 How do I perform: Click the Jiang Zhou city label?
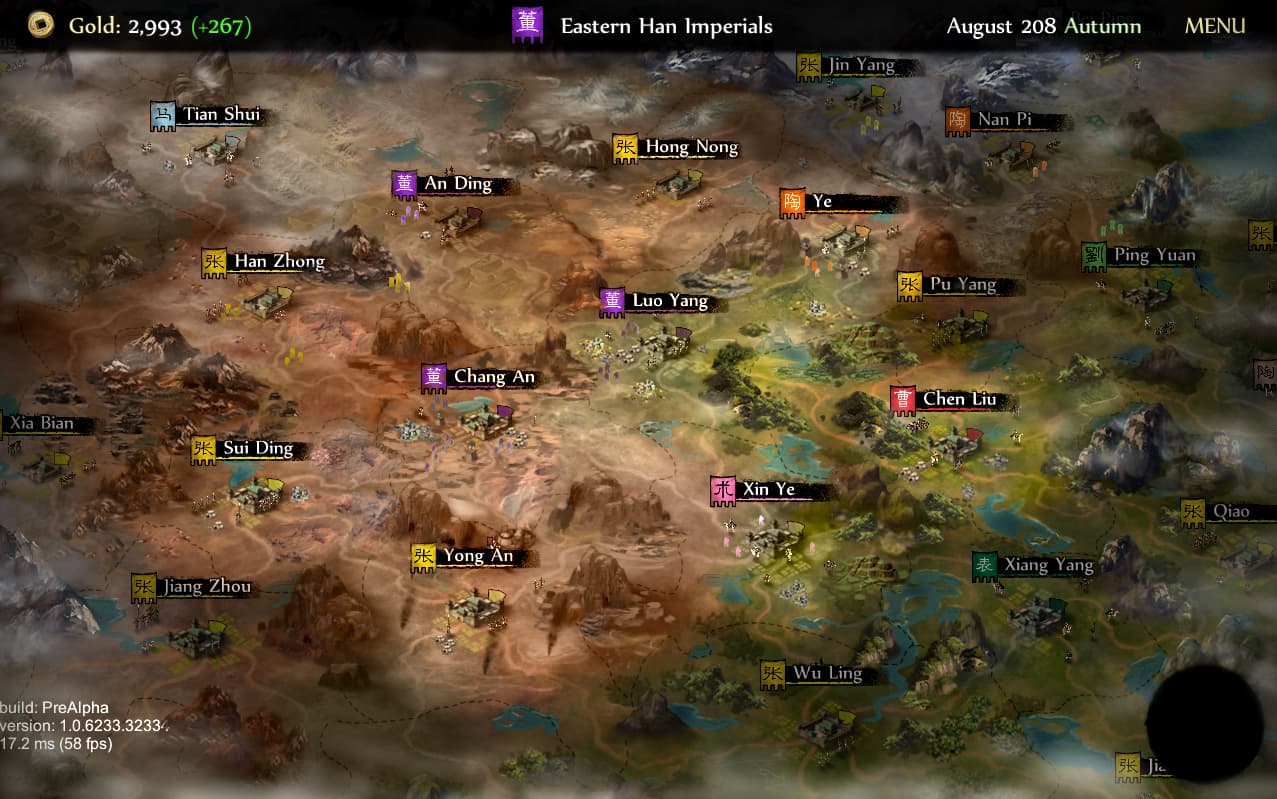(206, 587)
